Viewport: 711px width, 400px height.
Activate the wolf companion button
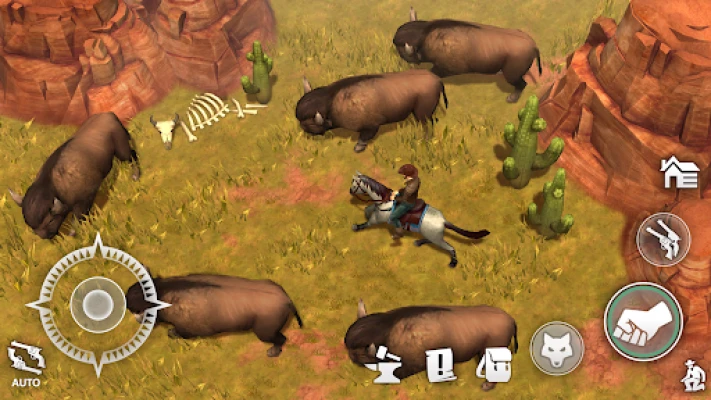557,348
